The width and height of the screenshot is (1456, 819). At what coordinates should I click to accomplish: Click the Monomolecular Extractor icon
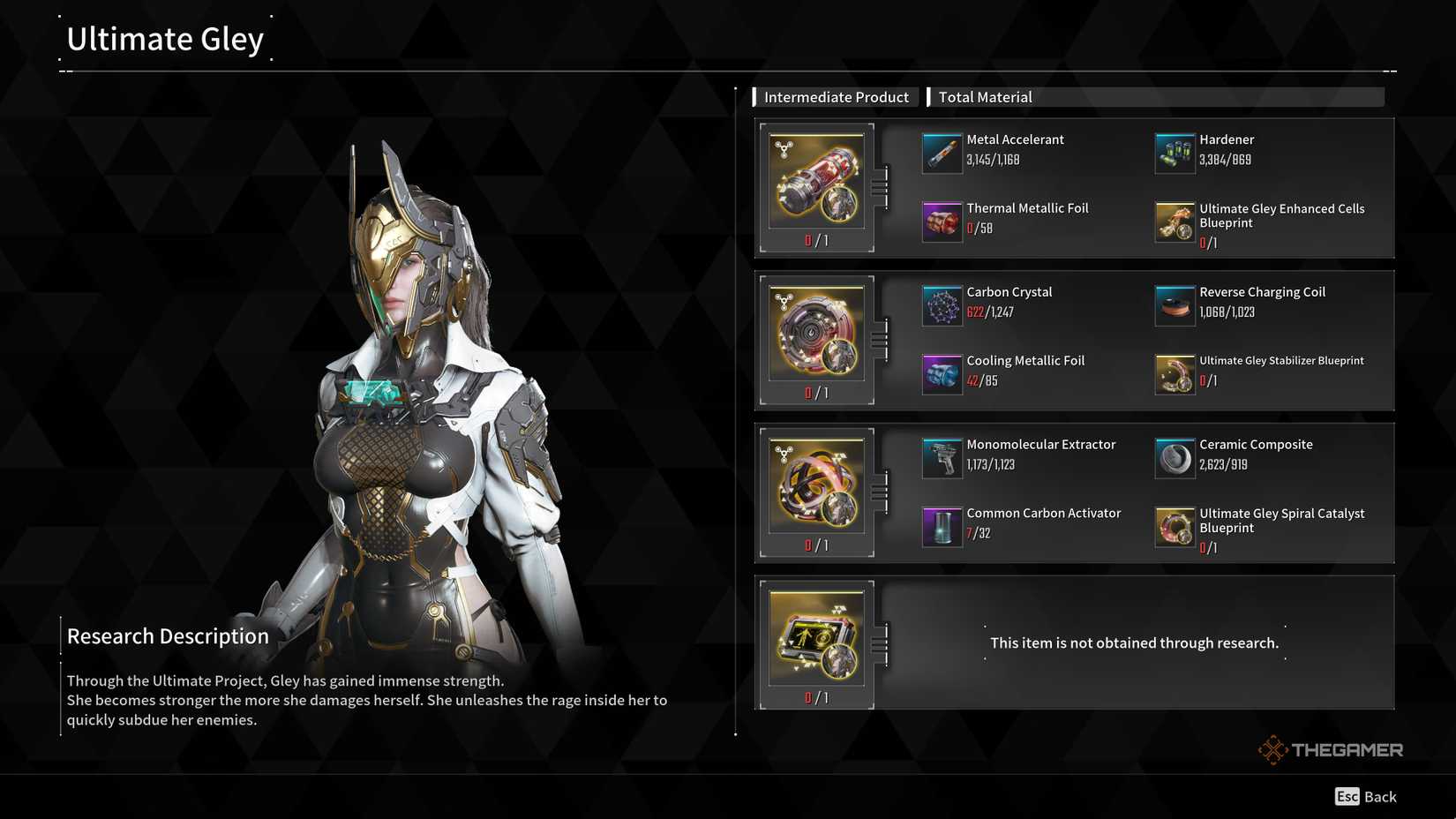point(942,457)
